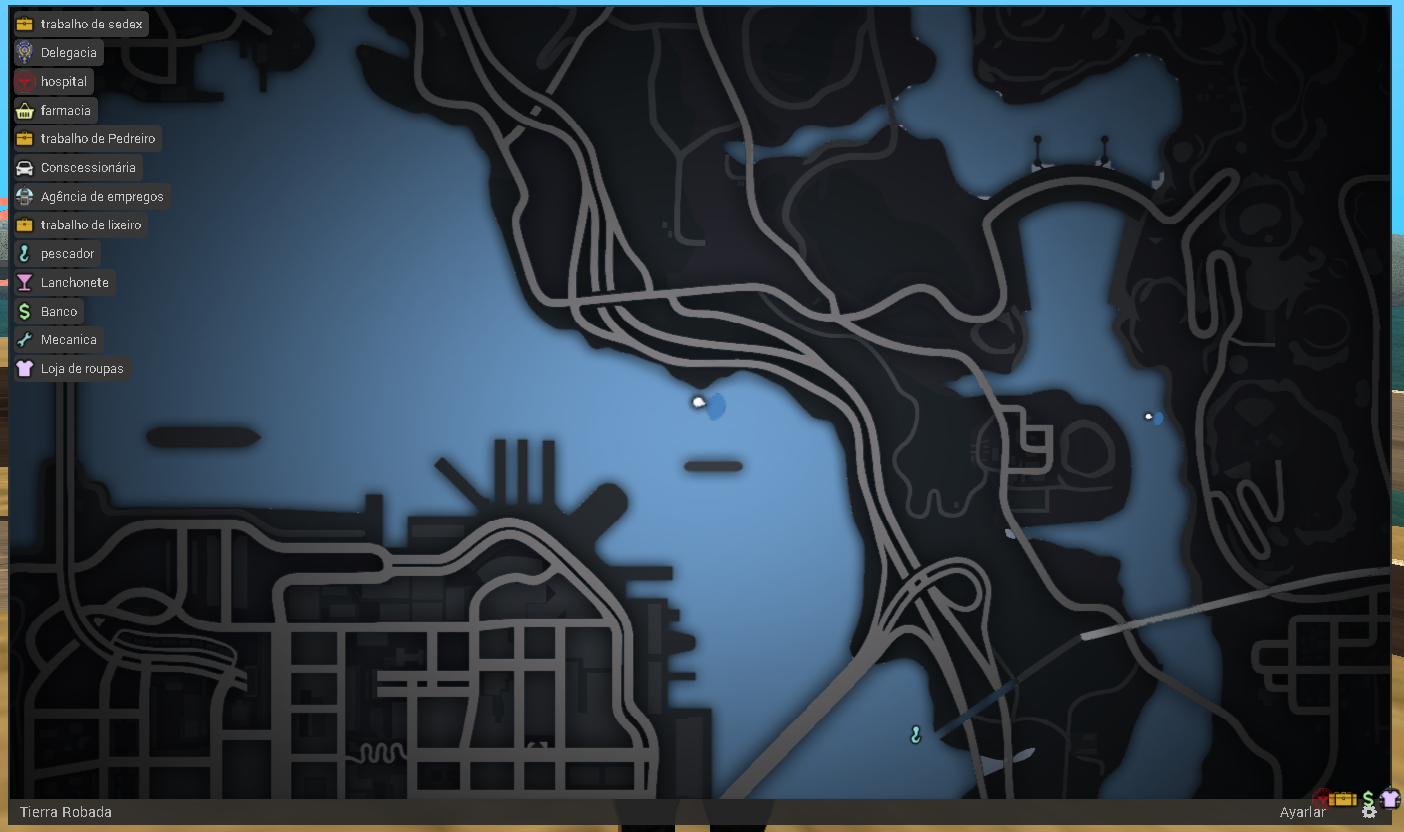This screenshot has width=1404, height=832.
Task: Click the Banco dollar sign icon
Action: (x=24, y=311)
